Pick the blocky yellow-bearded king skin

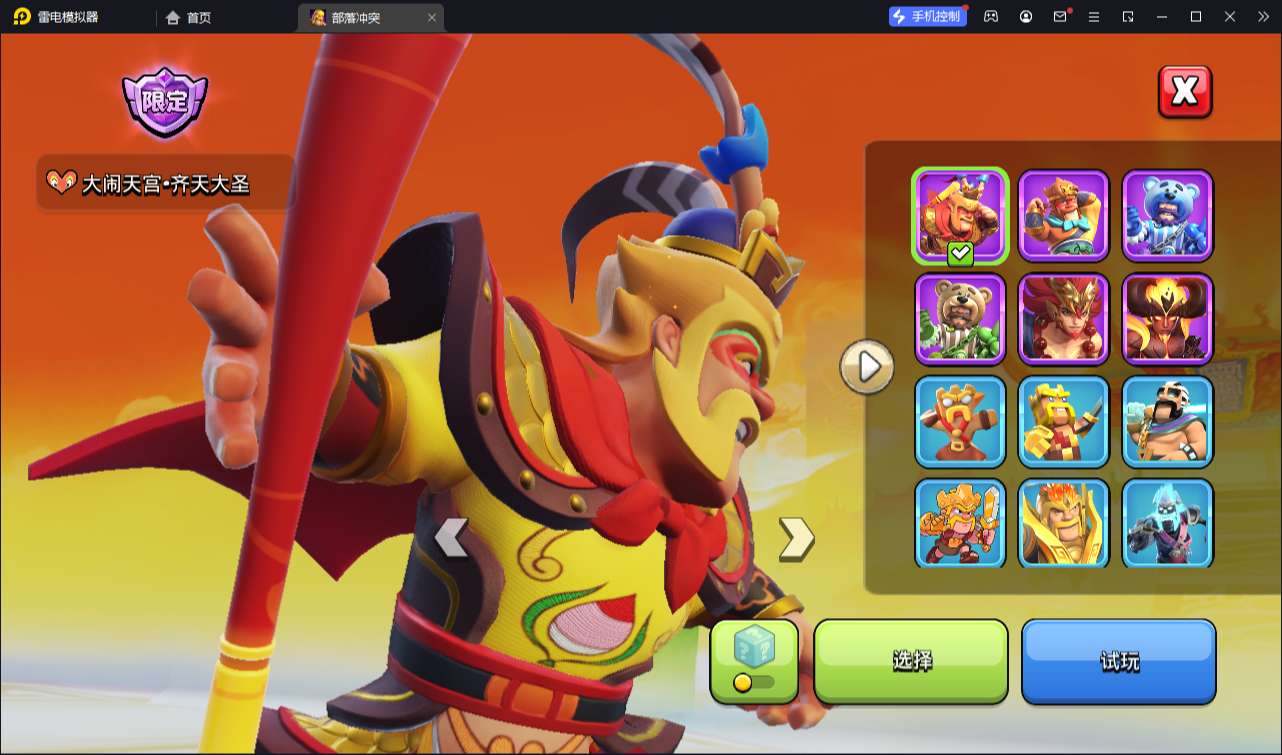coord(1063,422)
